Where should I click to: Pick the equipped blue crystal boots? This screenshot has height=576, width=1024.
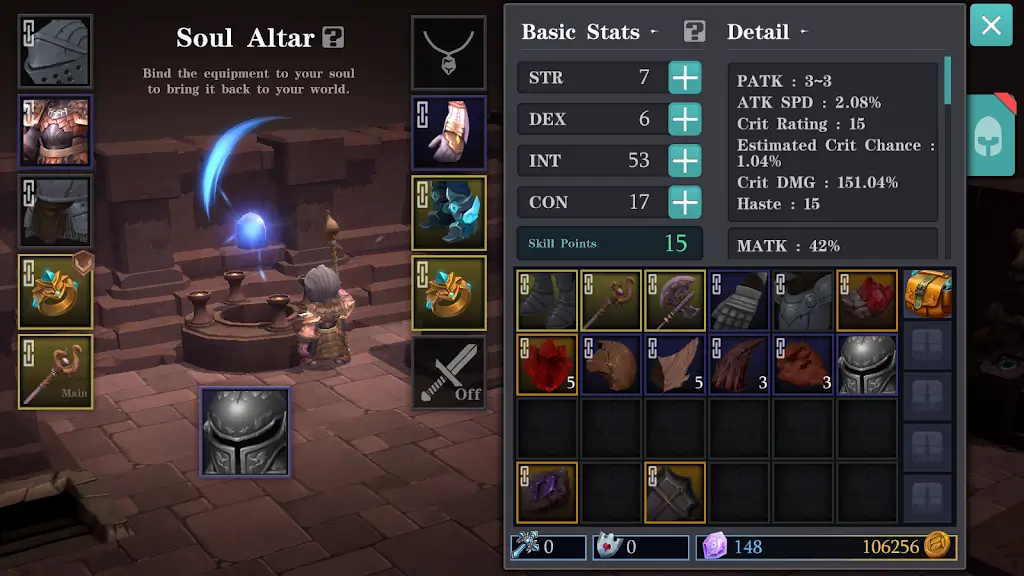pos(449,213)
